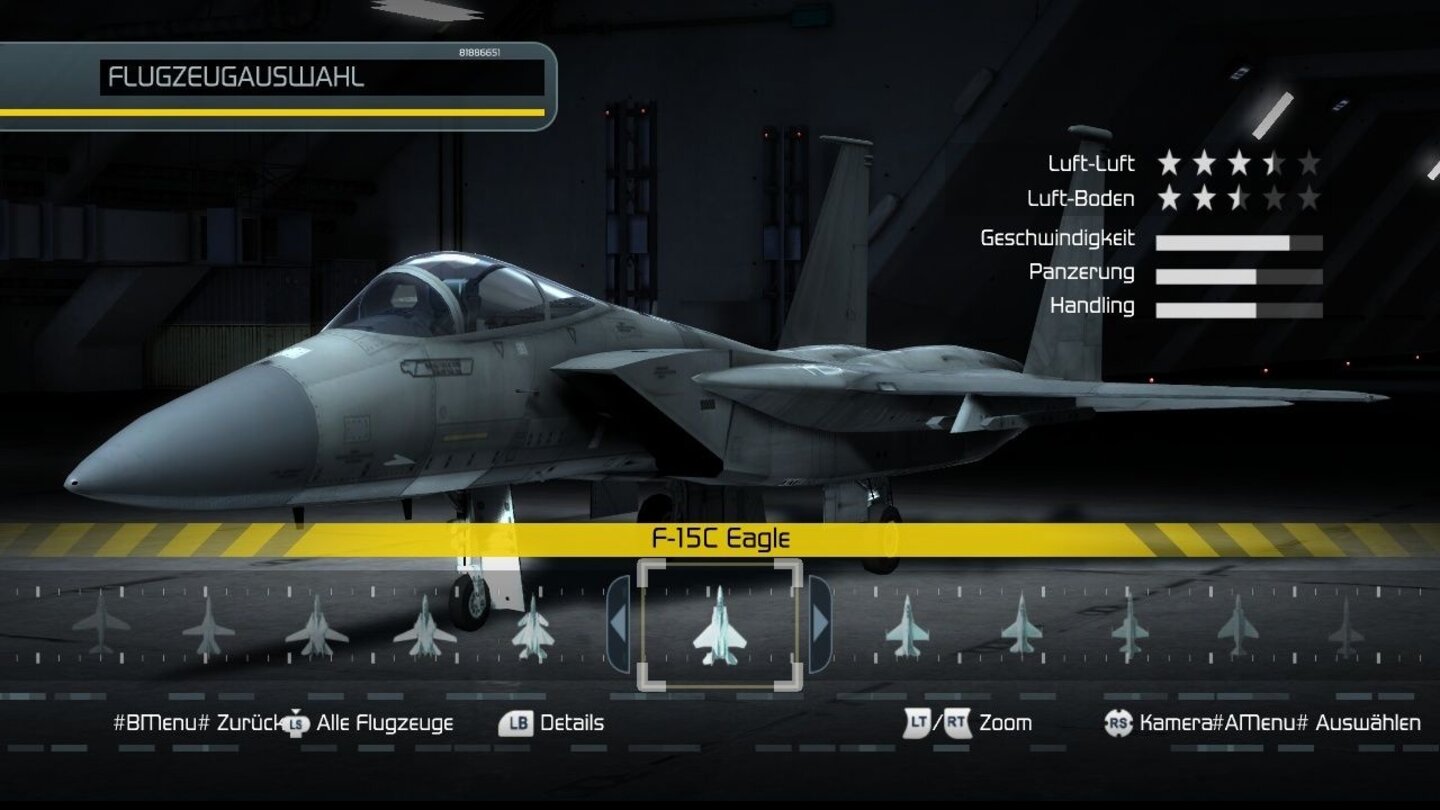Click the LS stick icon beside Alle Flugzeuge
The image size is (1440, 810).
point(295,723)
